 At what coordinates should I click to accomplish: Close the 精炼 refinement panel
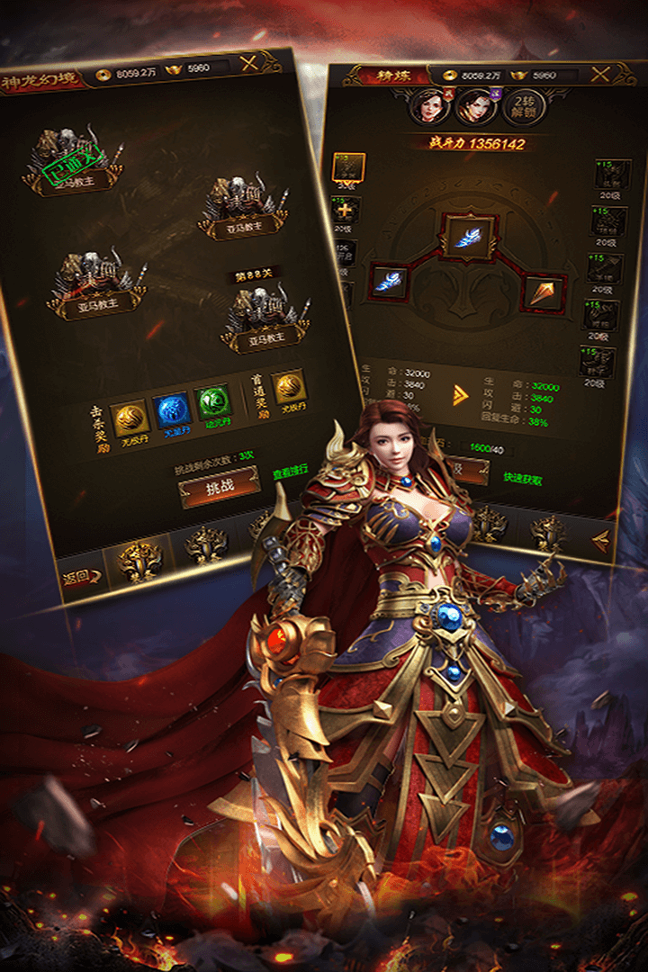coord(600,74)
